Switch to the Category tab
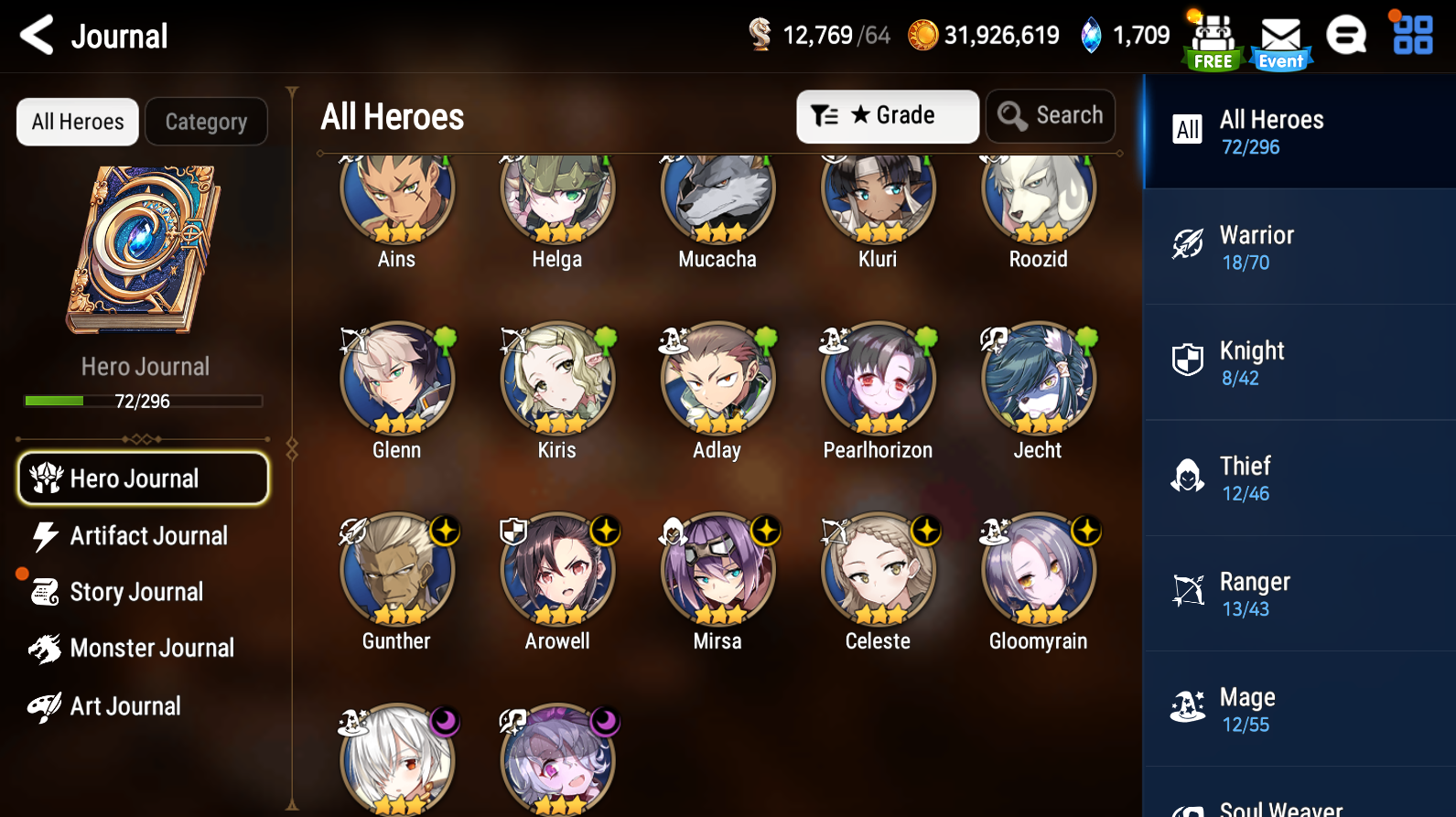Image resolution: width=1456 pixels, height=817 pixels. [x=206, y=121]
